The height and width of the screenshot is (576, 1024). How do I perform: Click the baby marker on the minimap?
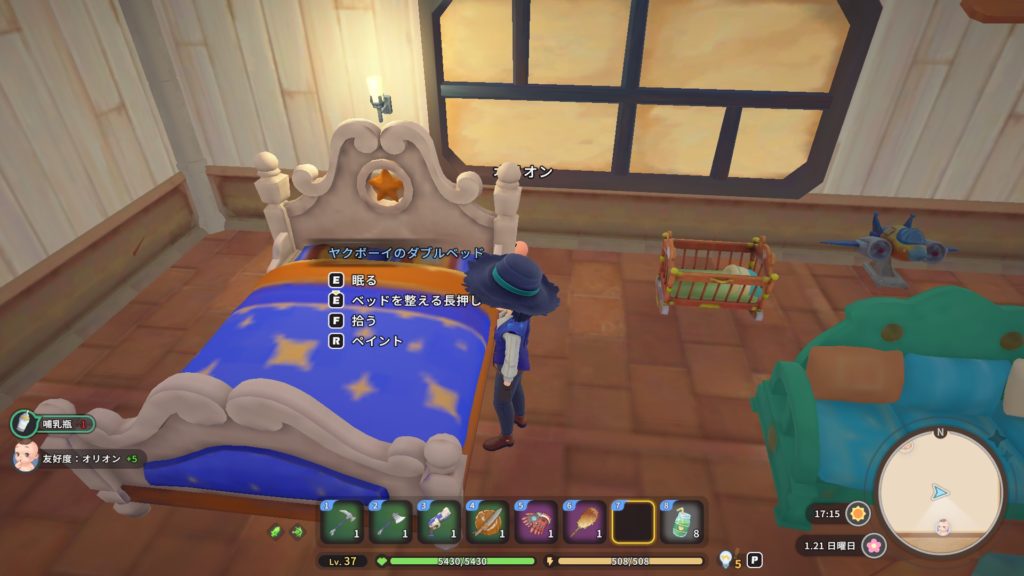[x=941, y=526]
